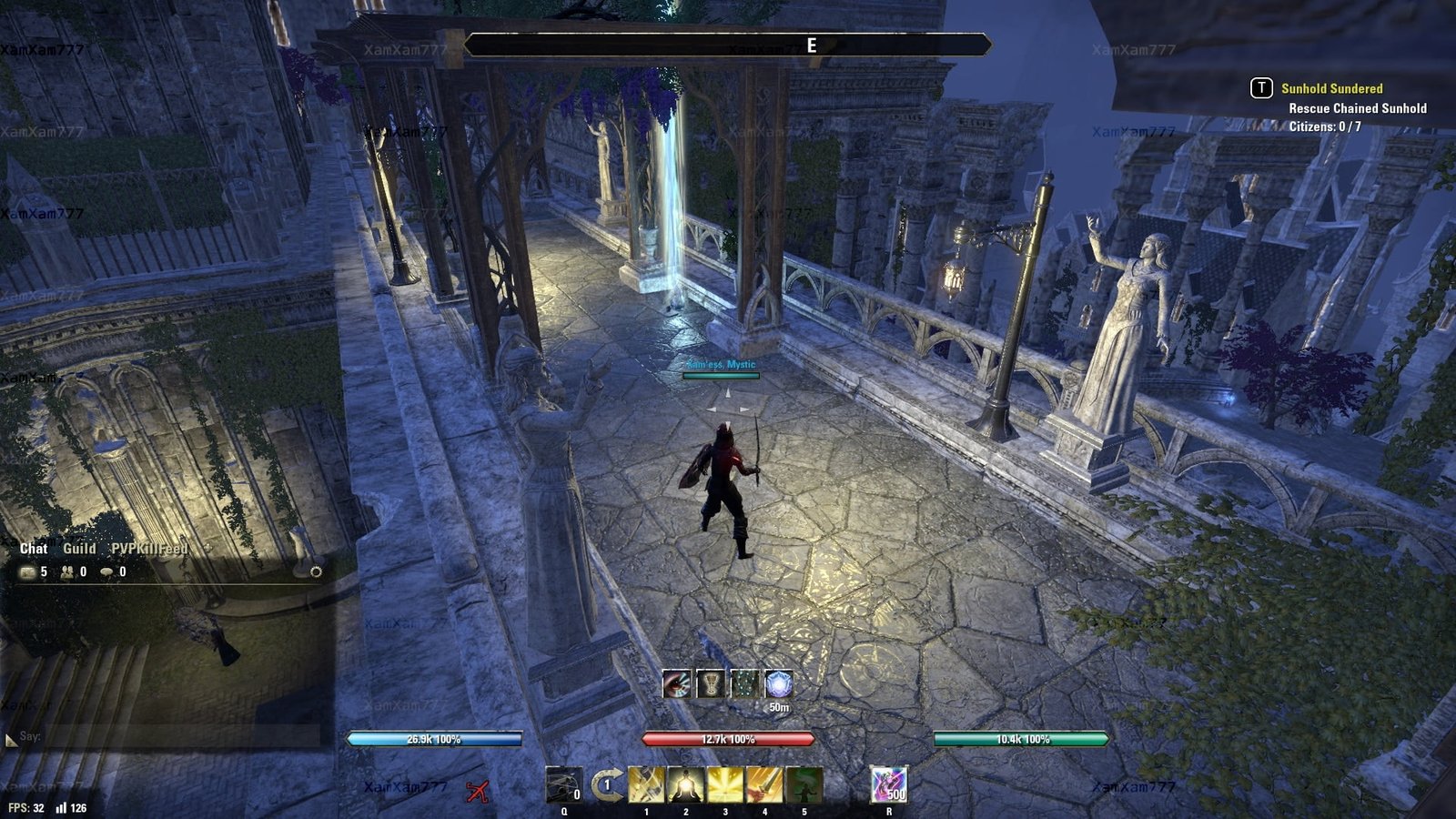
Task: Select the quickslot item with the Q label
Action: pyautogui.click(x=563, y=784)
